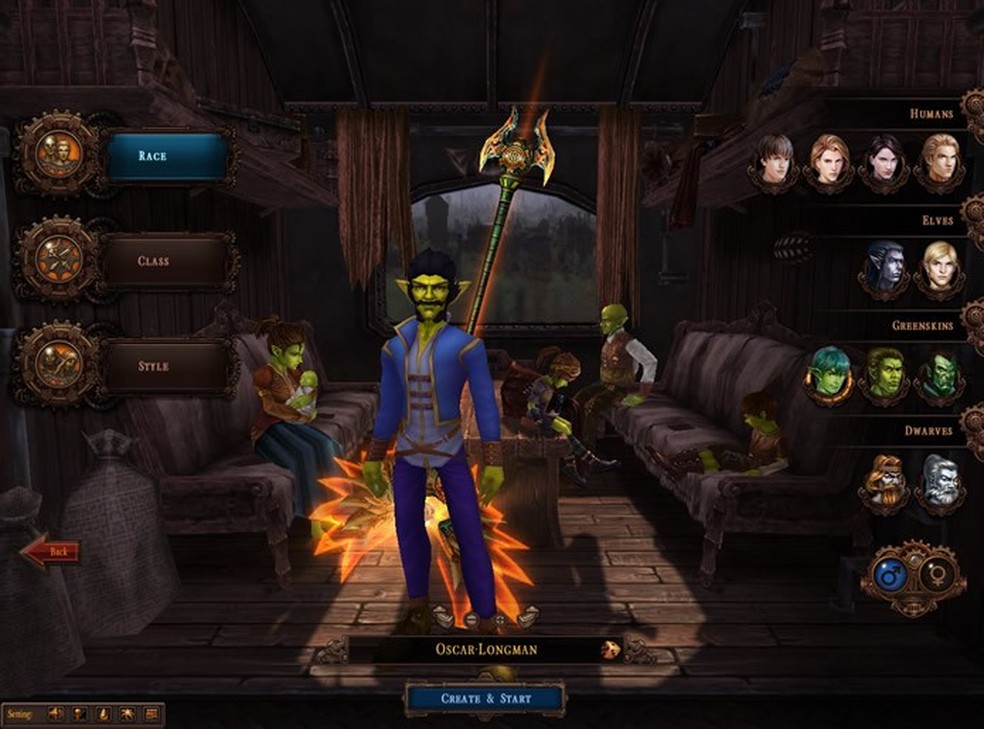Randomize the name with the dice icon
Viewport: 984px width, 729px height.
(608, 650)
